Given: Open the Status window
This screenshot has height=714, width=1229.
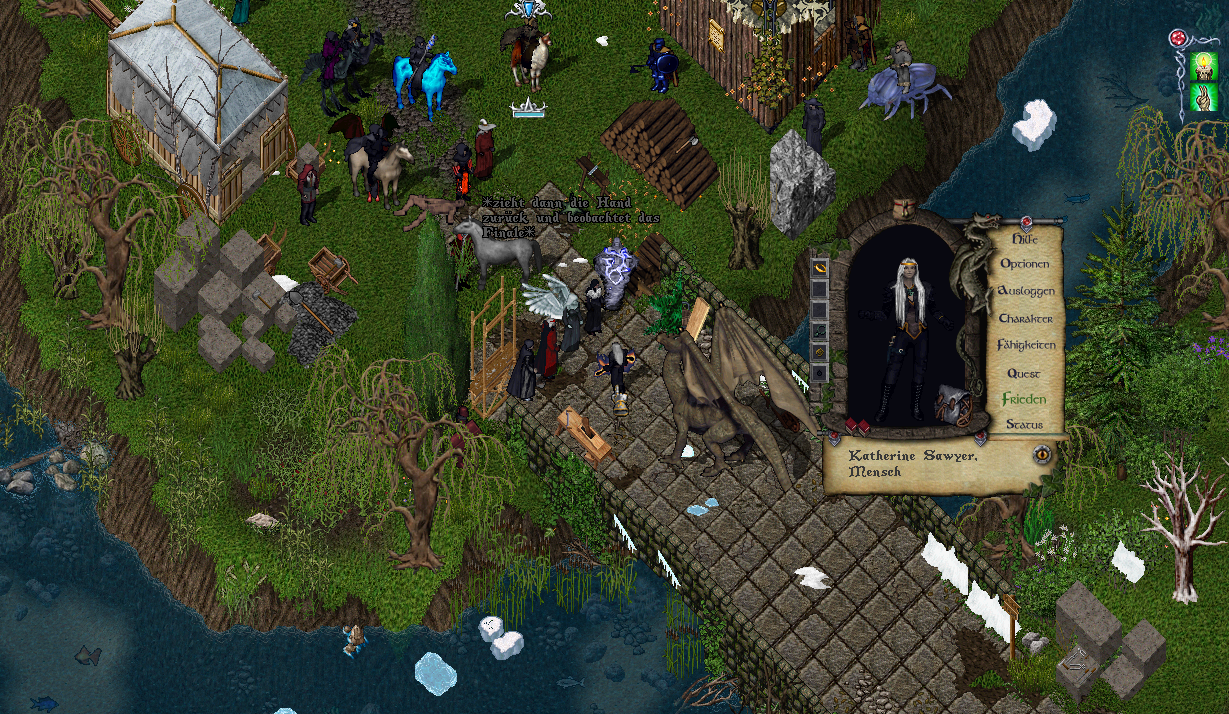Looking at the screenshot, I should pyautogui.click(x=1024, y=425).
